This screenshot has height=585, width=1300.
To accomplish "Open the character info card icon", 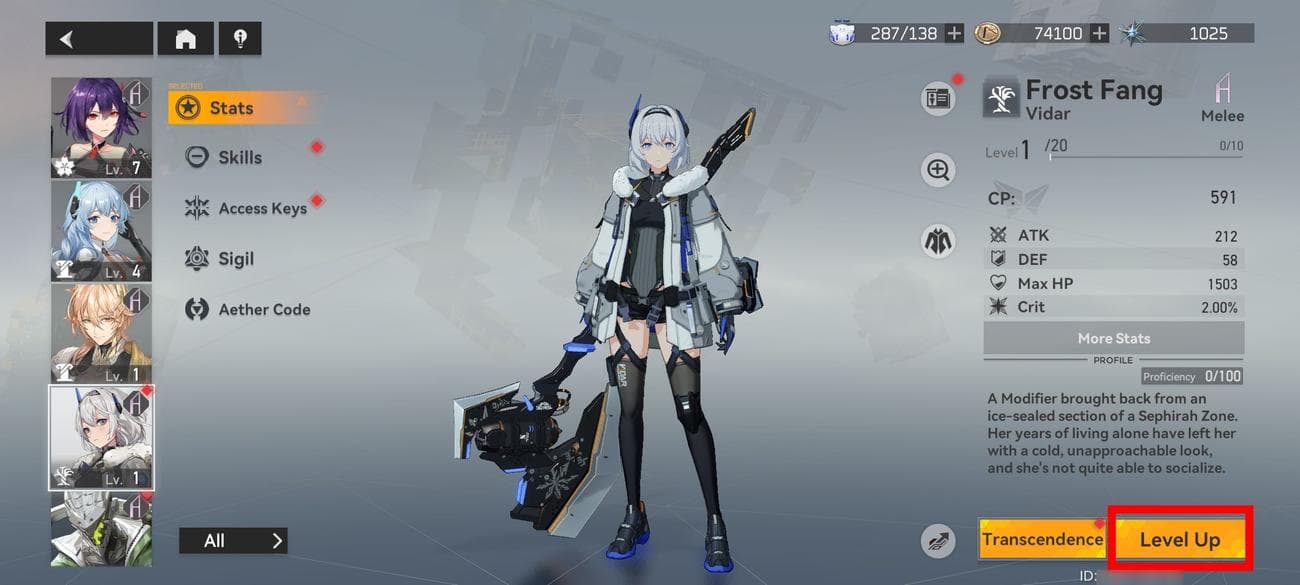I will (x=937, y=99).
